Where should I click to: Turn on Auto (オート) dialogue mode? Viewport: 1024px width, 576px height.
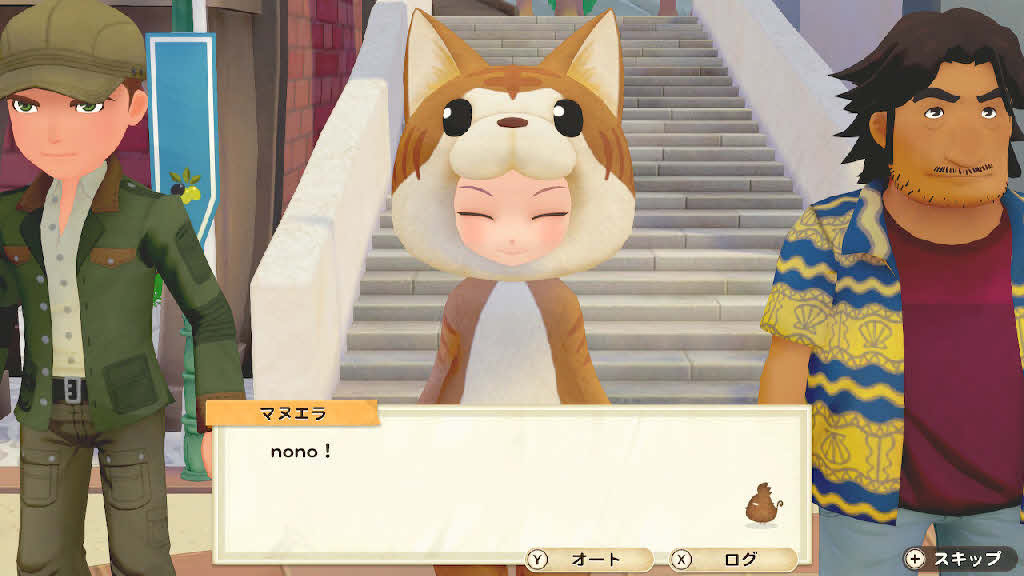click(588, 560)
